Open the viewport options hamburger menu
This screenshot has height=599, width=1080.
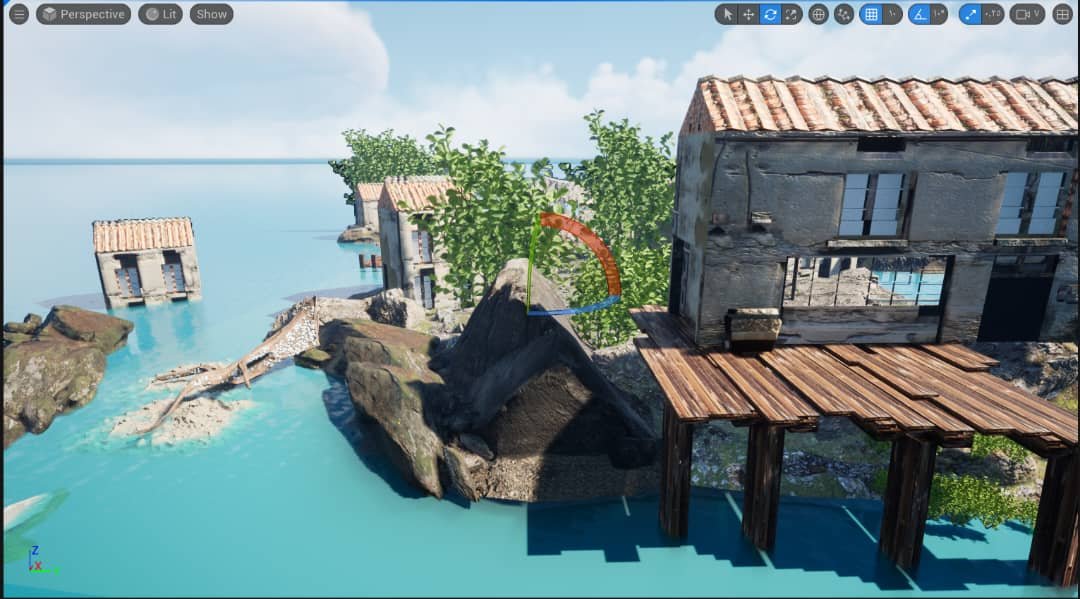pos(18,14)
